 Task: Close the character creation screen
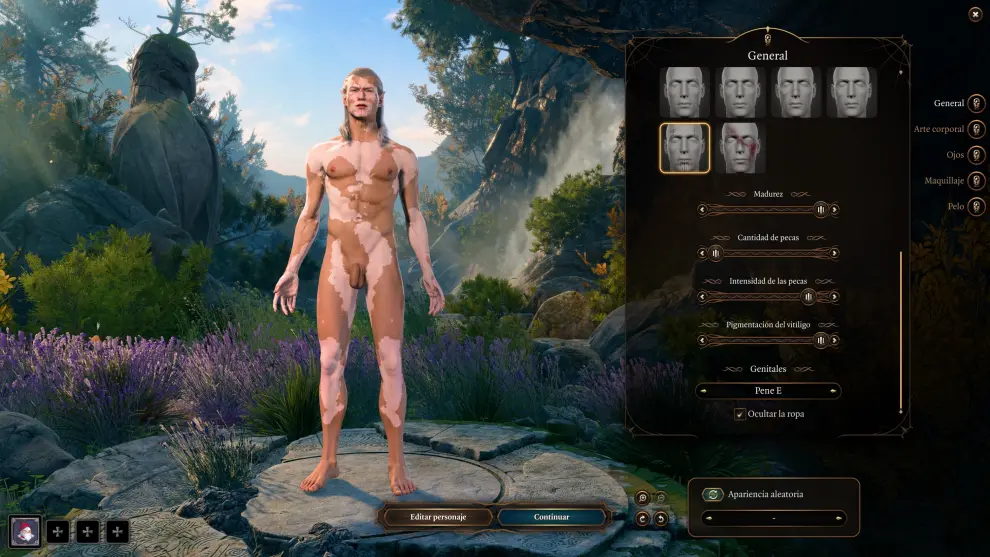[x=975, y=14]
